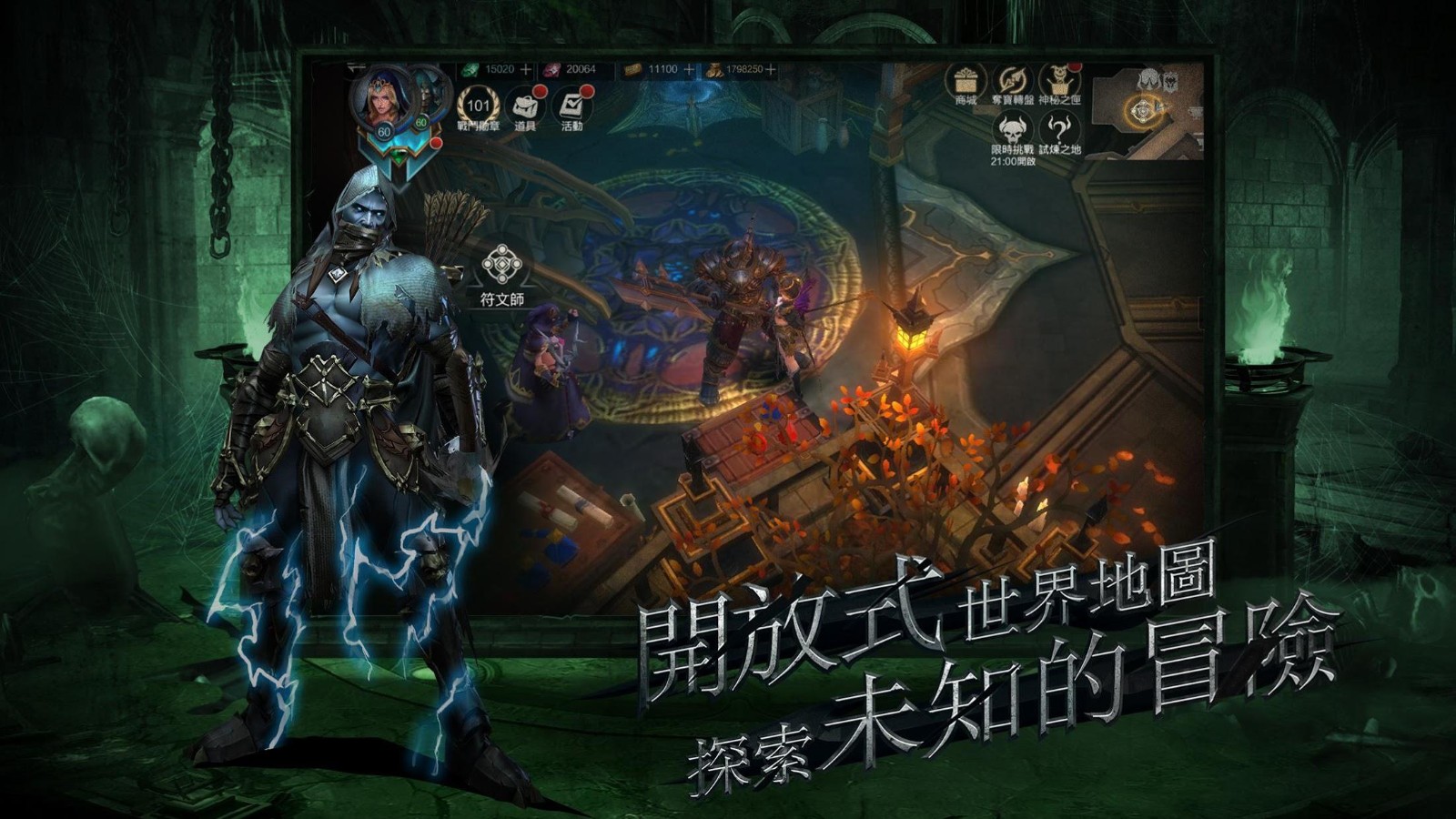This screenshot has height=819, width=1456.
Task: Tap the red notification dot on 神秘之匣
Action: tap(1074, 68)
